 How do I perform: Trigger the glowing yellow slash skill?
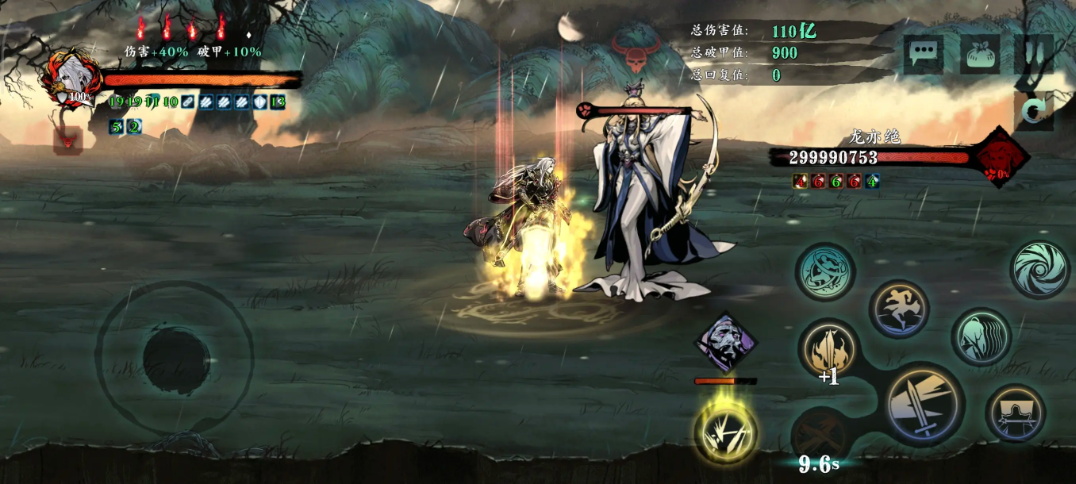pos(726,432)
